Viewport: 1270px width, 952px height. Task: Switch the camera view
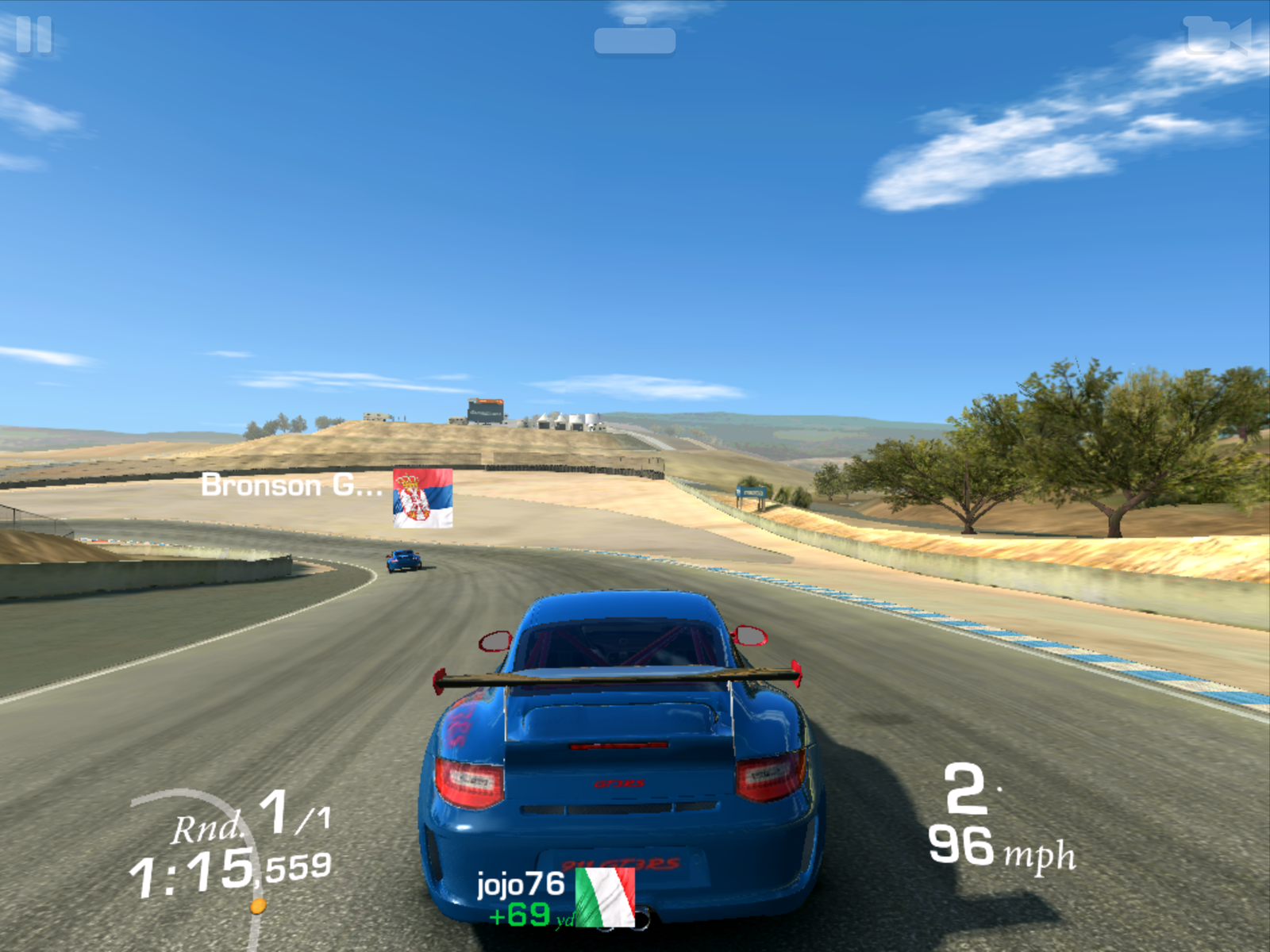[1217, 36]
